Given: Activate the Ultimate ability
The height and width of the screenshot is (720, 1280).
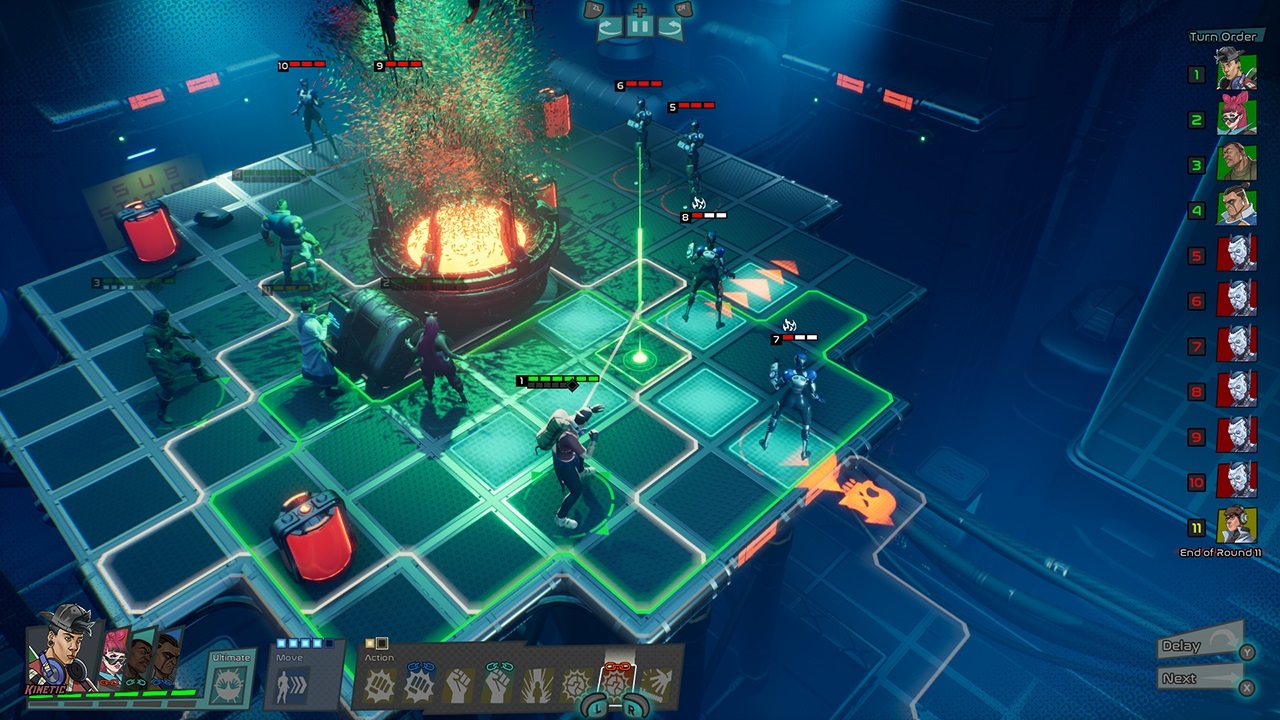Looking at the screenshot, I should coord(230,685).
